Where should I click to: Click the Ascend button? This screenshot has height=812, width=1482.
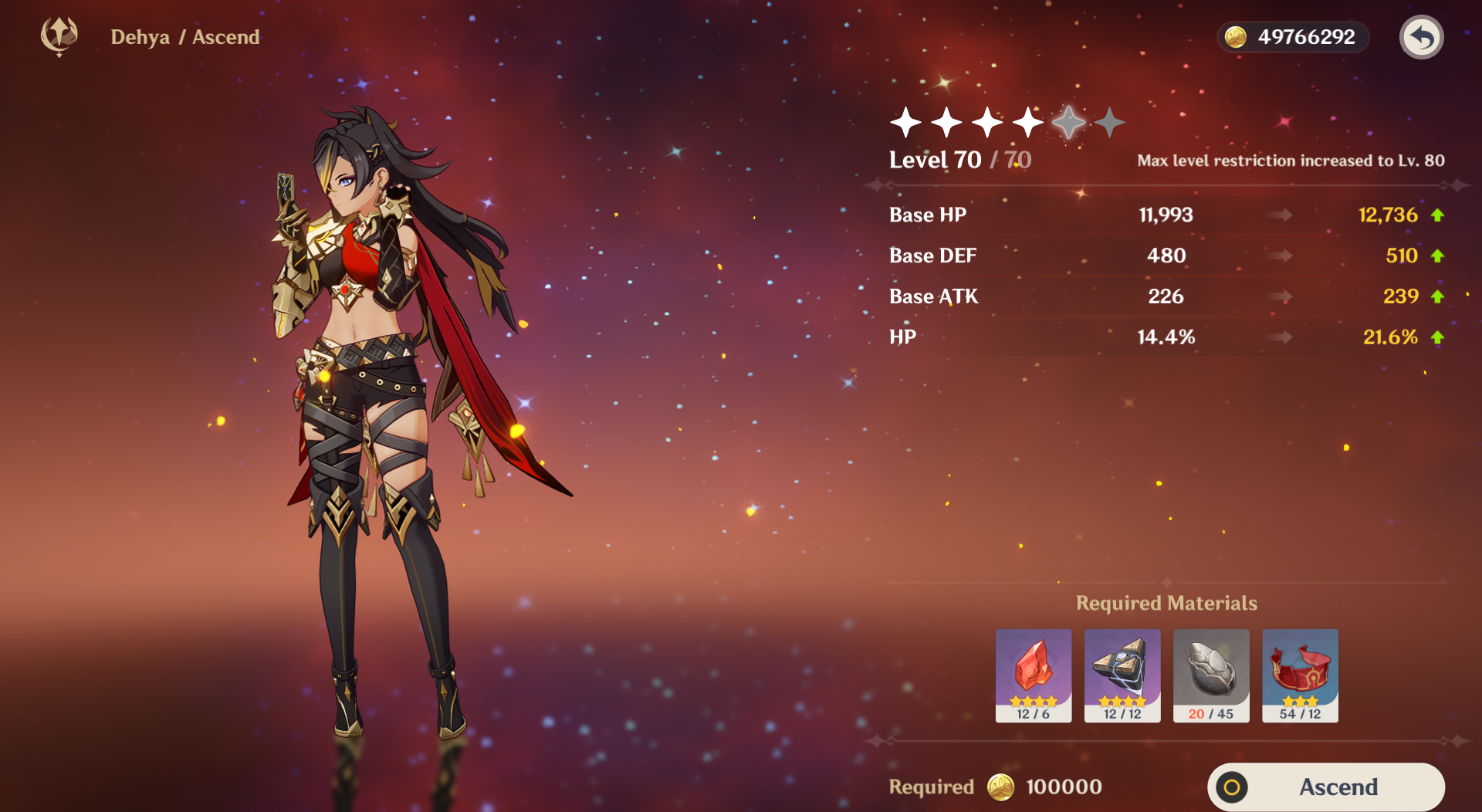pyautogui.click(x=1325, y=787)
